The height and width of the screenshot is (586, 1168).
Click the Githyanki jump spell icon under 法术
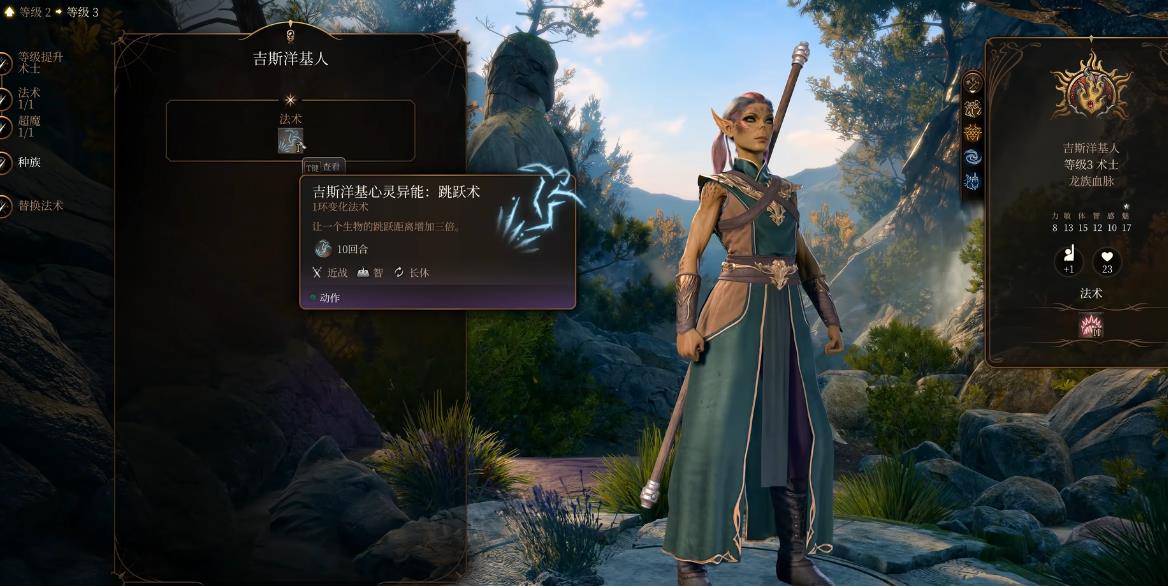coord(290,141)
